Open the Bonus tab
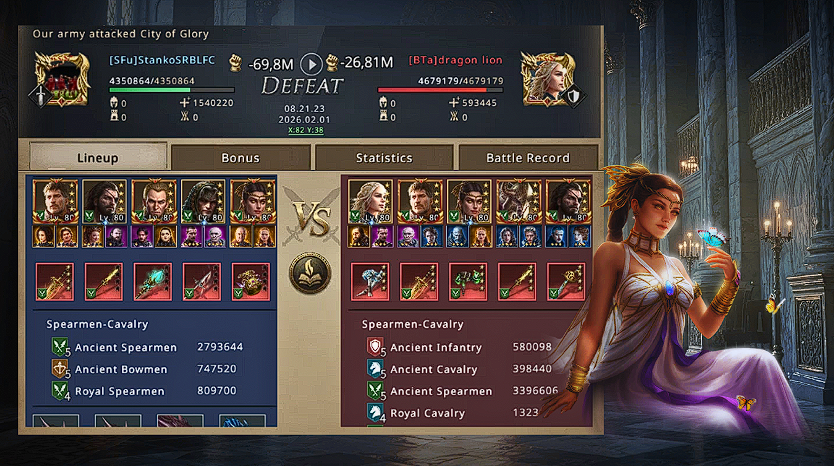 pyautogui.click(x=240, y=157)
